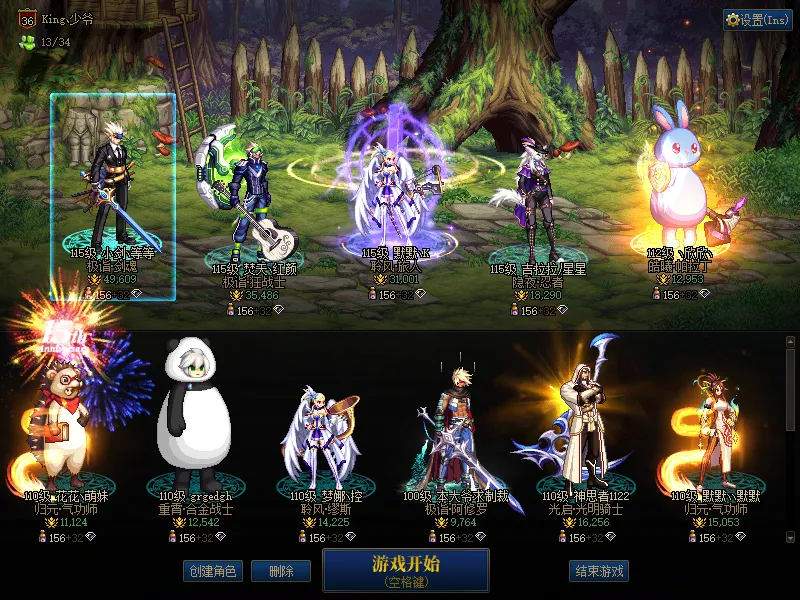Exit via the 结束游戏 button
800x600 pixels.
tap(600, 571)
